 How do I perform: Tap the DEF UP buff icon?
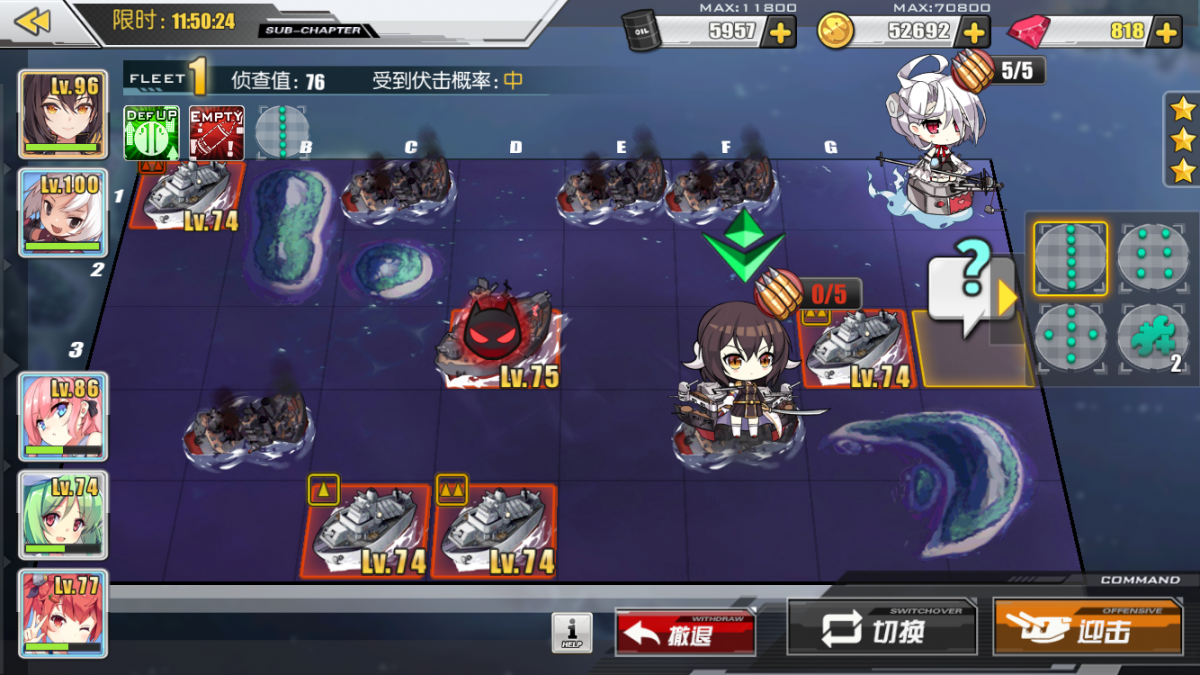[151, 132]
